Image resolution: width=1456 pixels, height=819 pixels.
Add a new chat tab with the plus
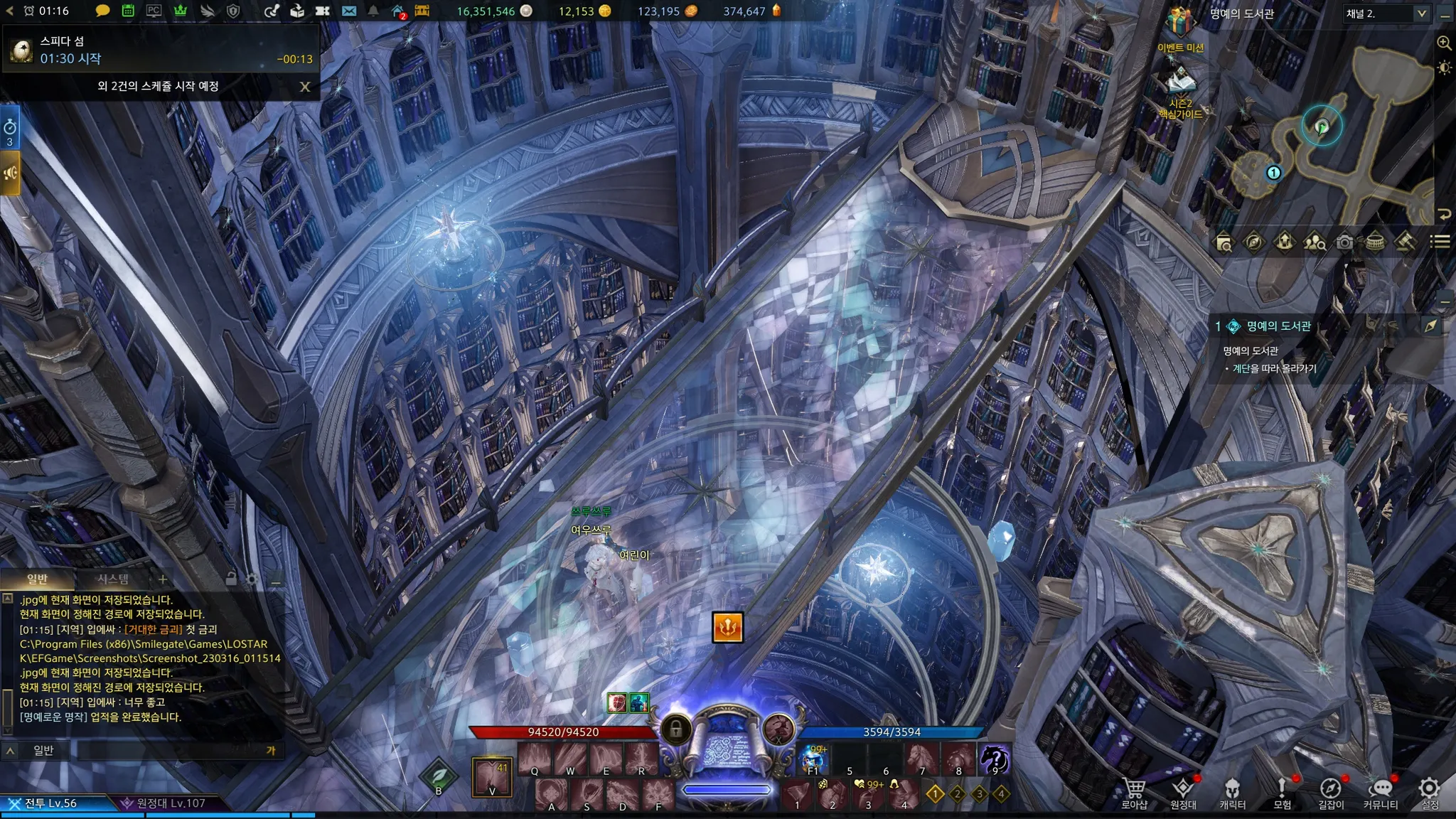[163, 579]
